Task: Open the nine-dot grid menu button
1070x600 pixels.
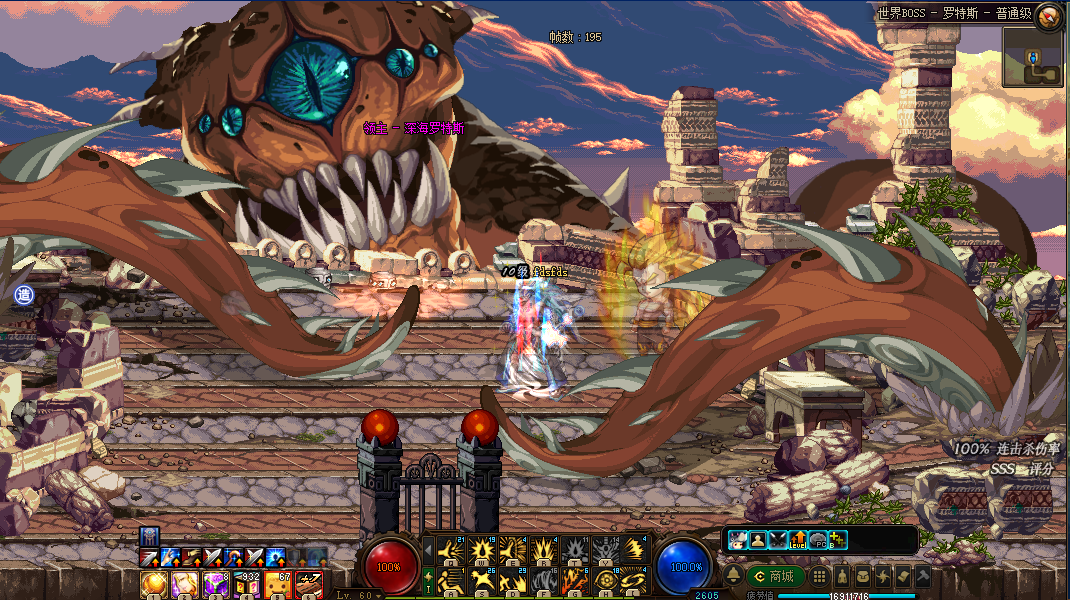Action: [x=819, y=577]
